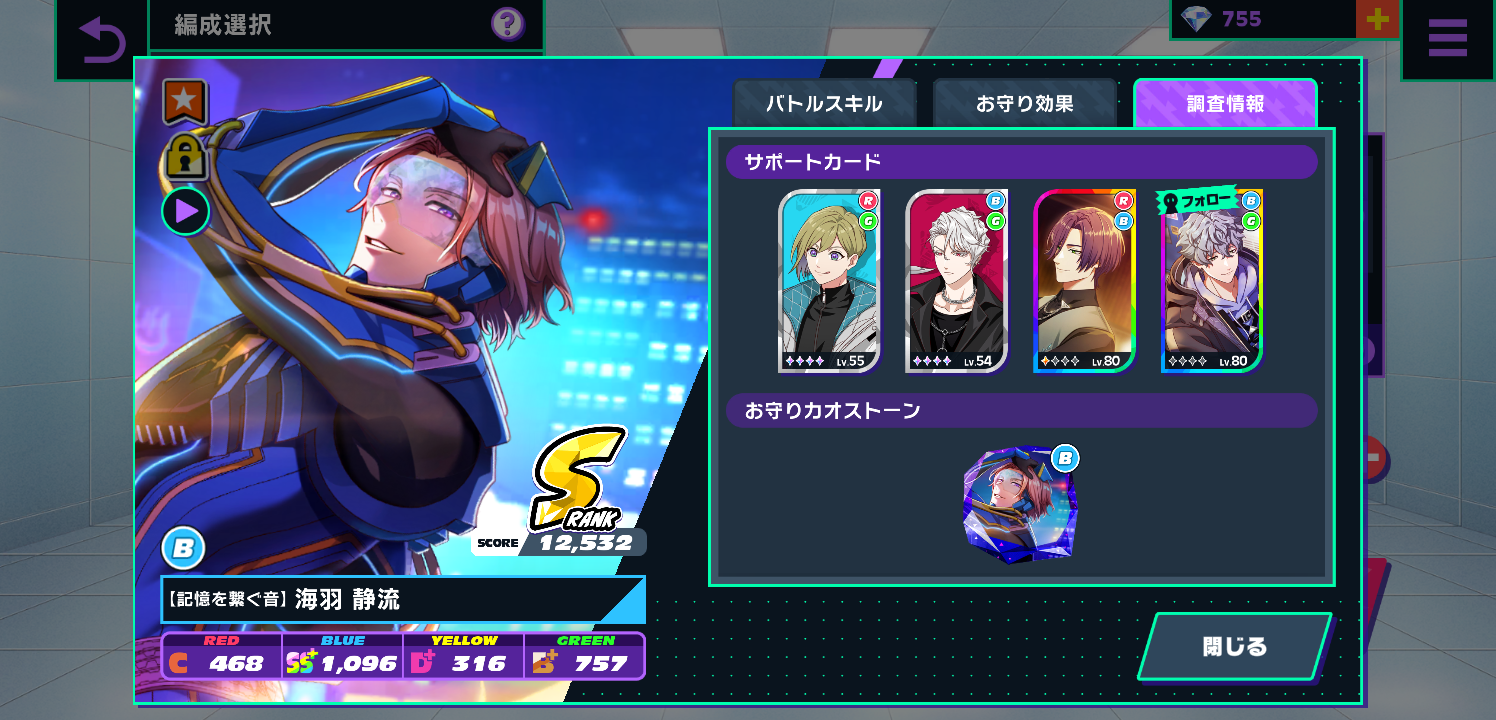Choose the white-haired Lv.54 support card
Image resolution: width=1496 pixels, height=720 pixels.
[957, 281]
